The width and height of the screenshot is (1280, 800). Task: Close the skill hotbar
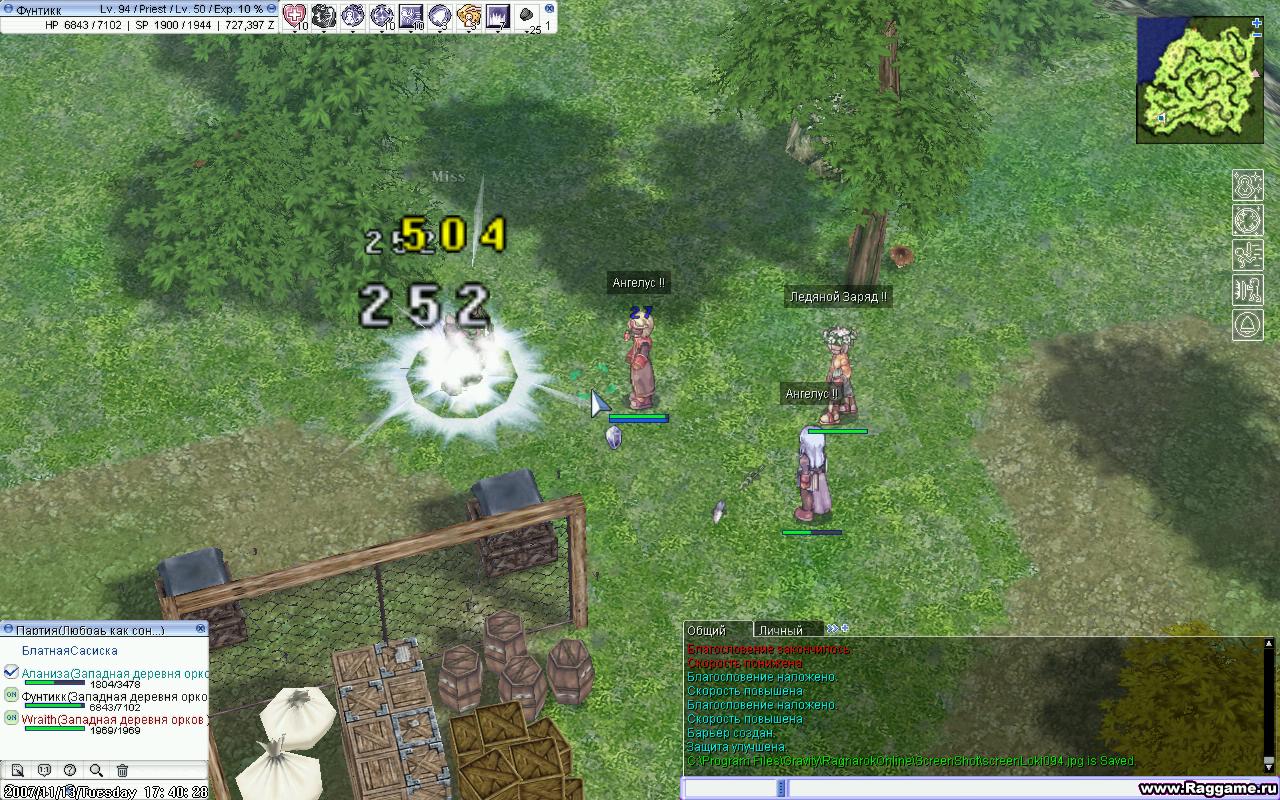pos(549,7)
